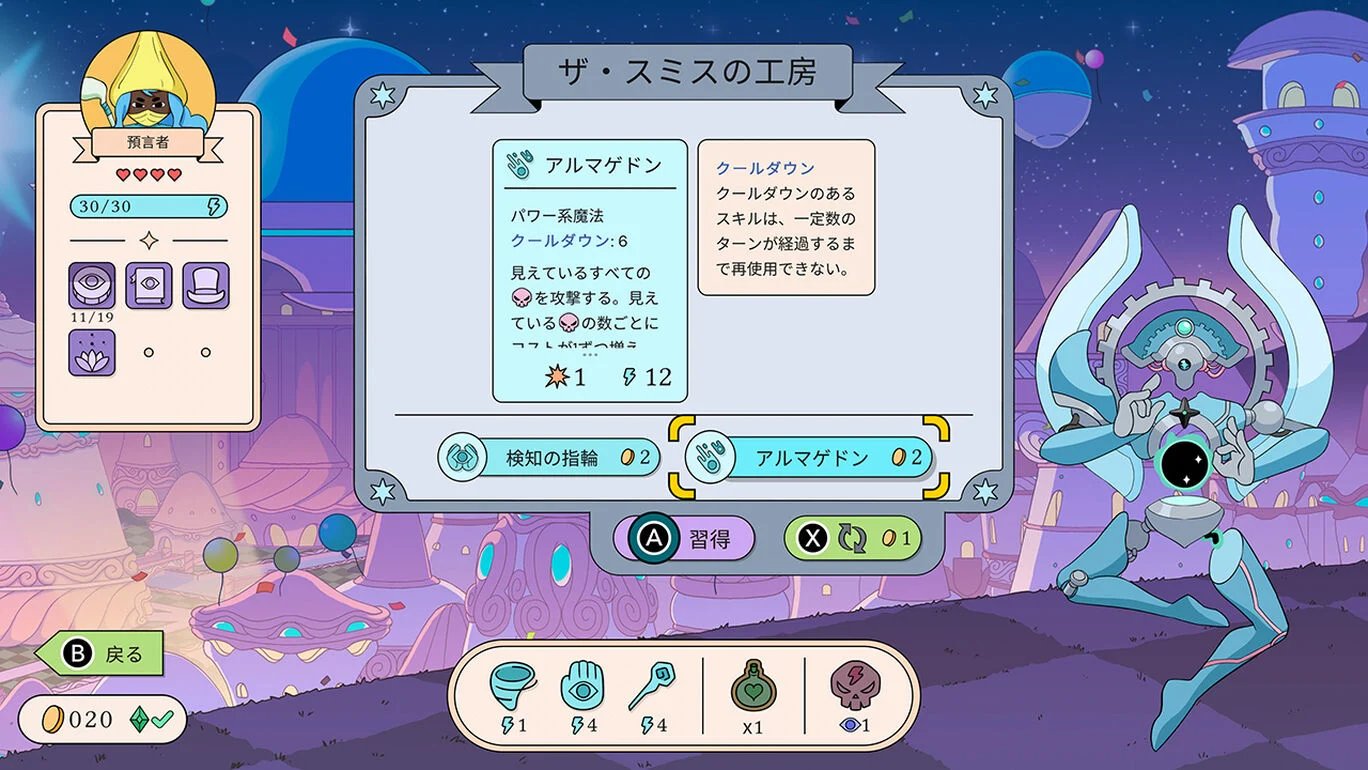
Task: Click the first empty skill slot circle
Action: pyautogui.click(x=148, y=353)
